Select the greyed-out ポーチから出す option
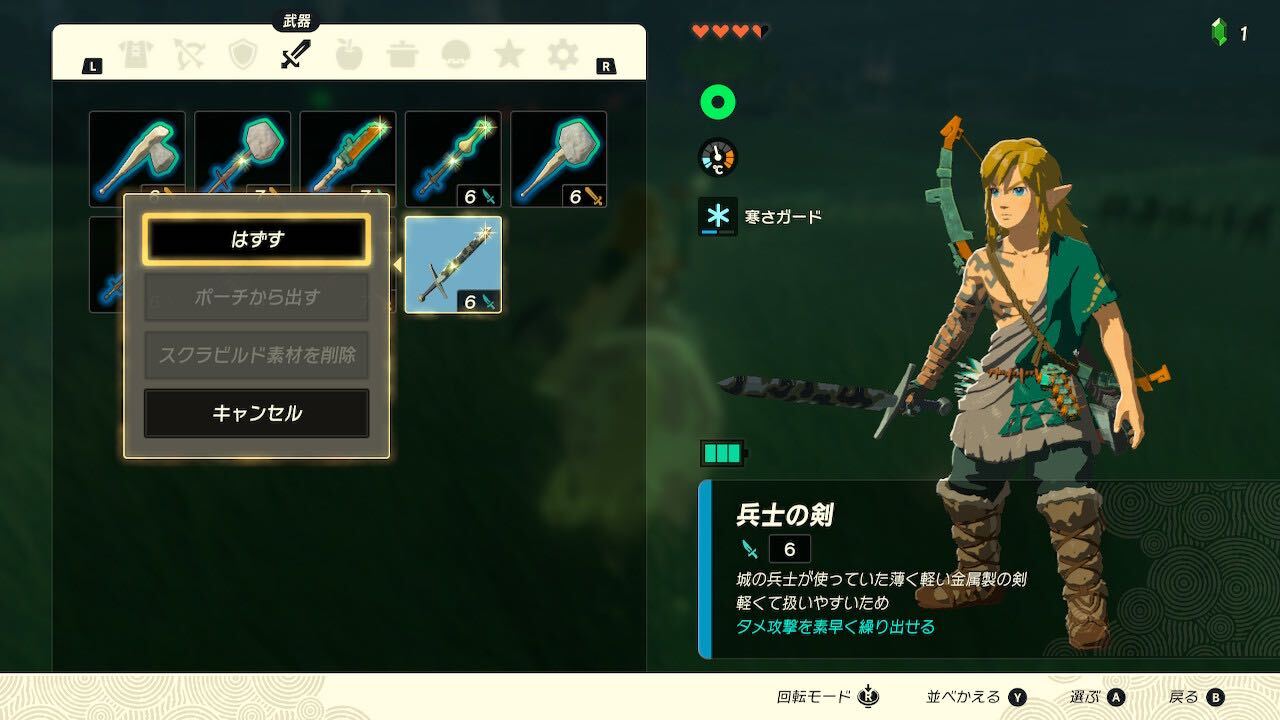The height and width of the screenshot is (720, 1280). tap(256, 297)
